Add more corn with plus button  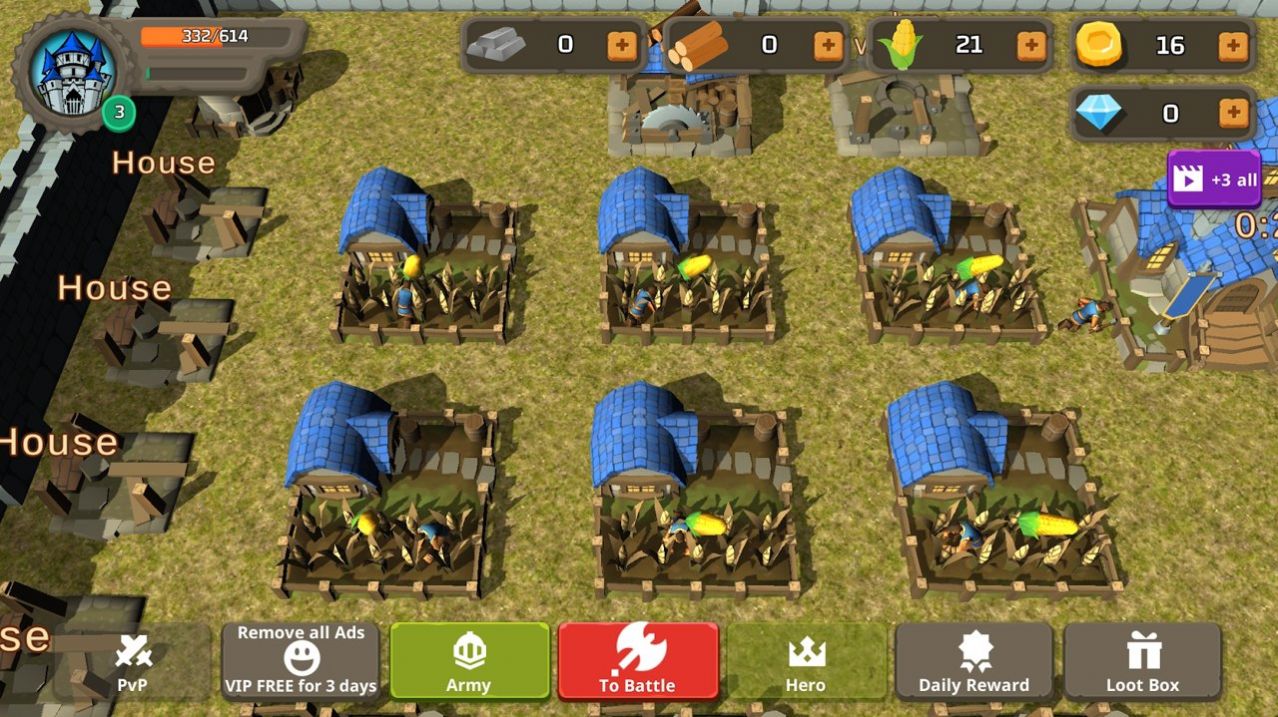coord(1031,45)
